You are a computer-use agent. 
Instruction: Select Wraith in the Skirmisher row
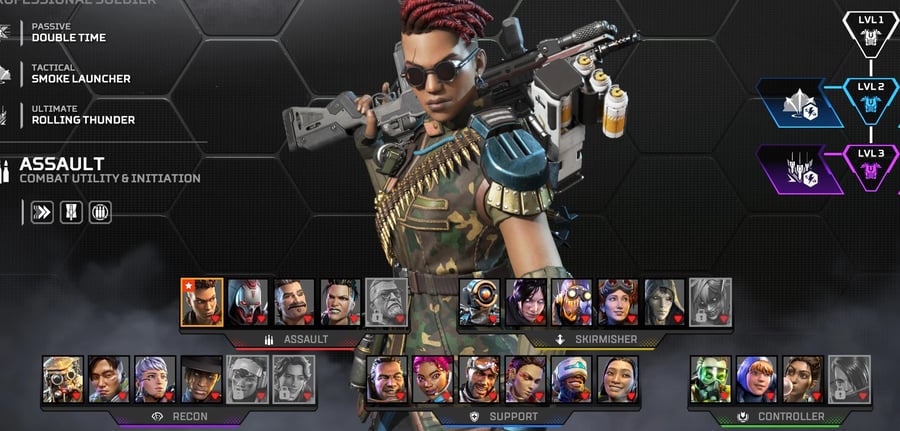[526, 302]
